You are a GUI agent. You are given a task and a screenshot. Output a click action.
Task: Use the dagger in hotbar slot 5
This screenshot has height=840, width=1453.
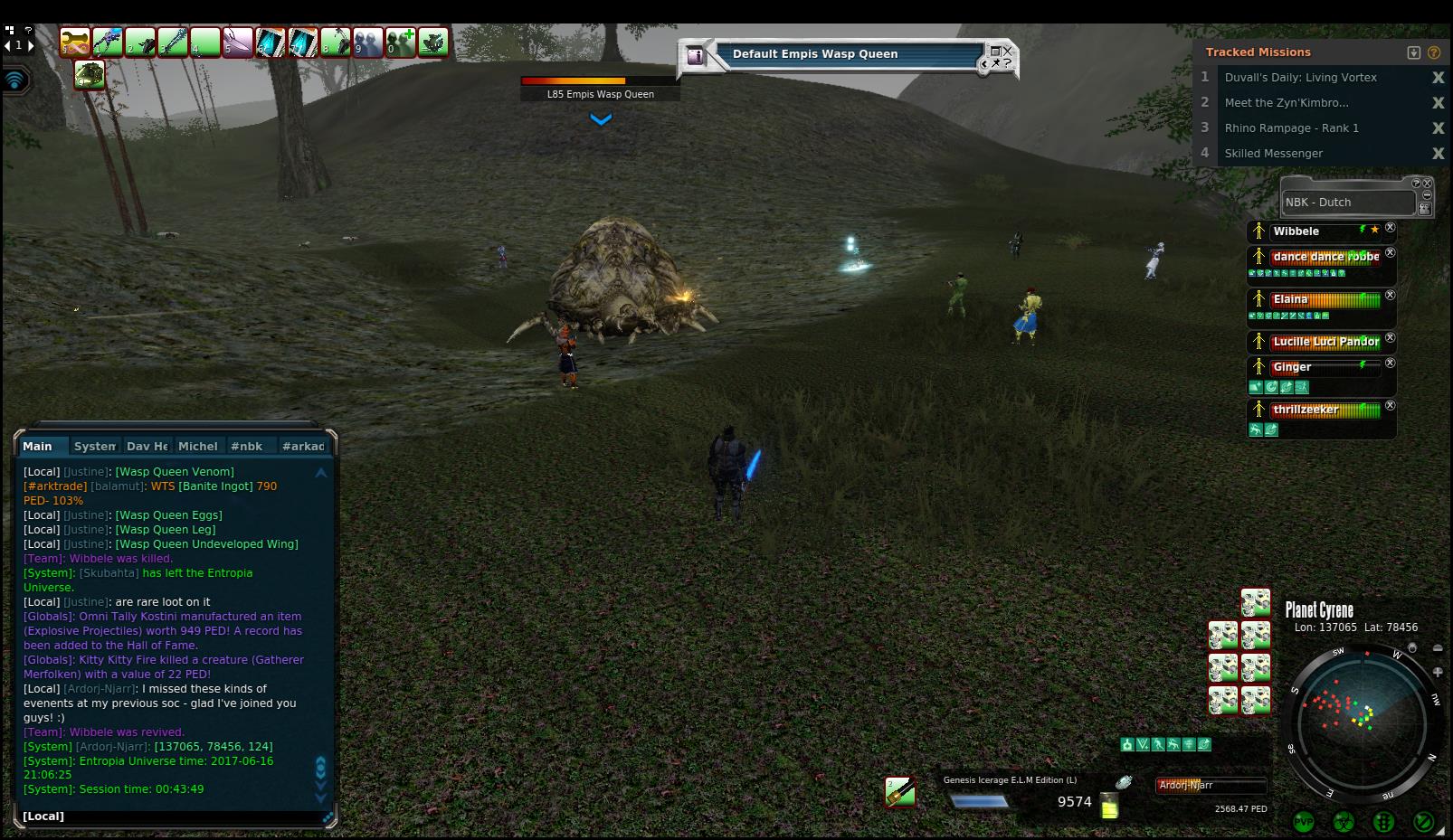(x=238, y=42)
